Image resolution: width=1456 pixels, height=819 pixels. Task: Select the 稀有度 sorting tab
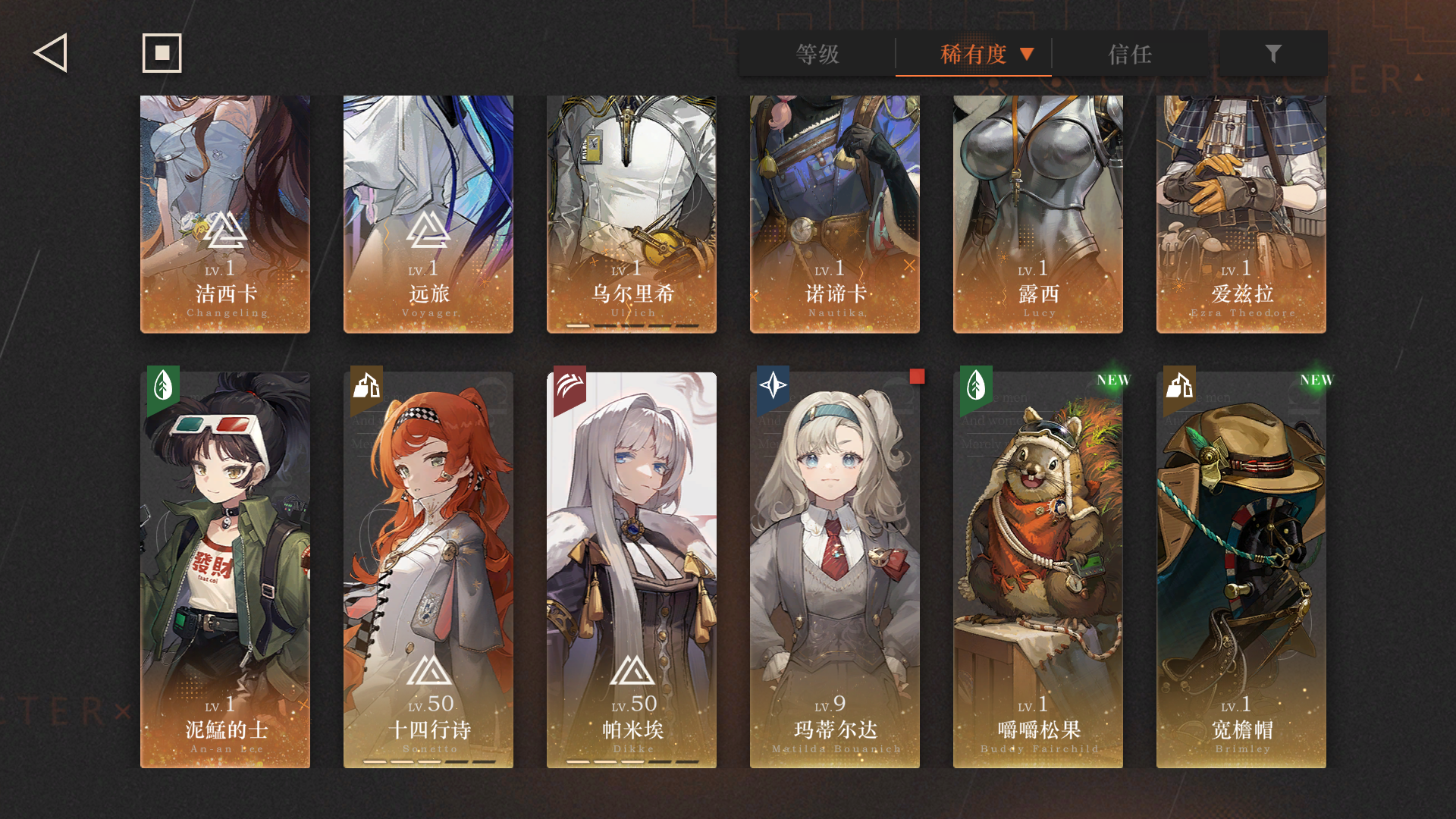[973, 55]
